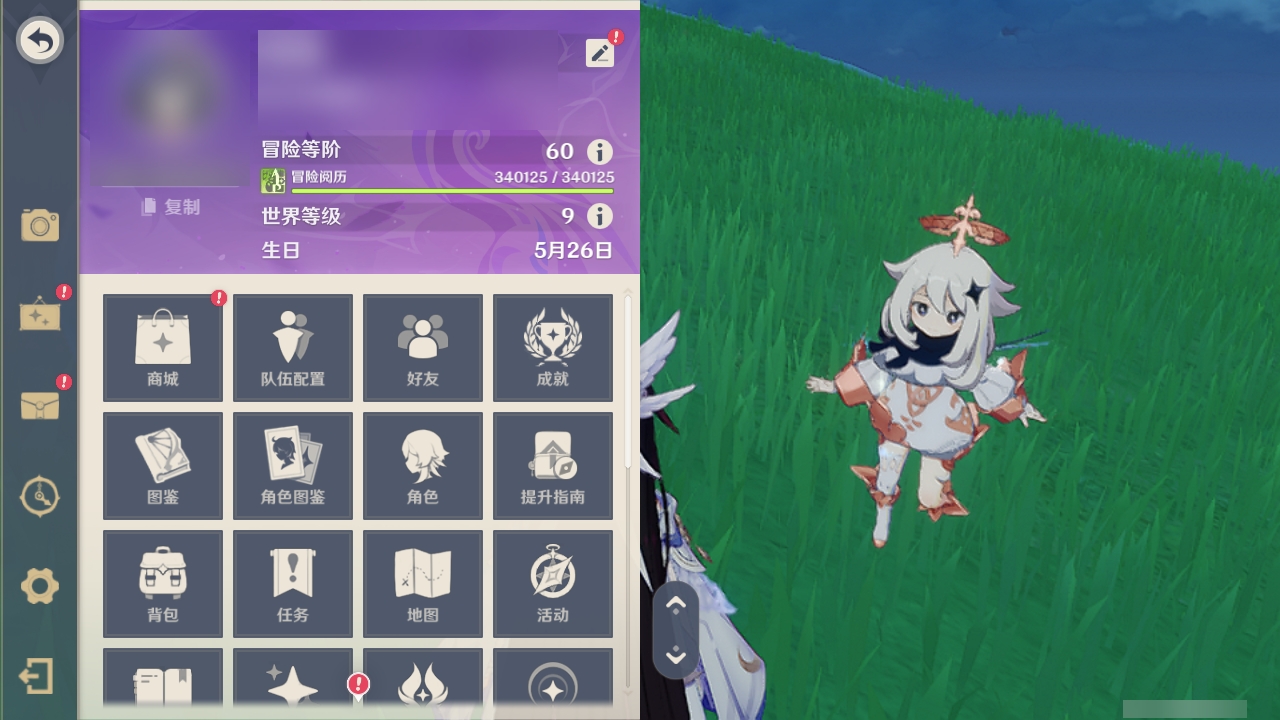Screen dimensions: 1280x720
Task: Open the Character Archive (角色图鉴)
Action: 292,465
